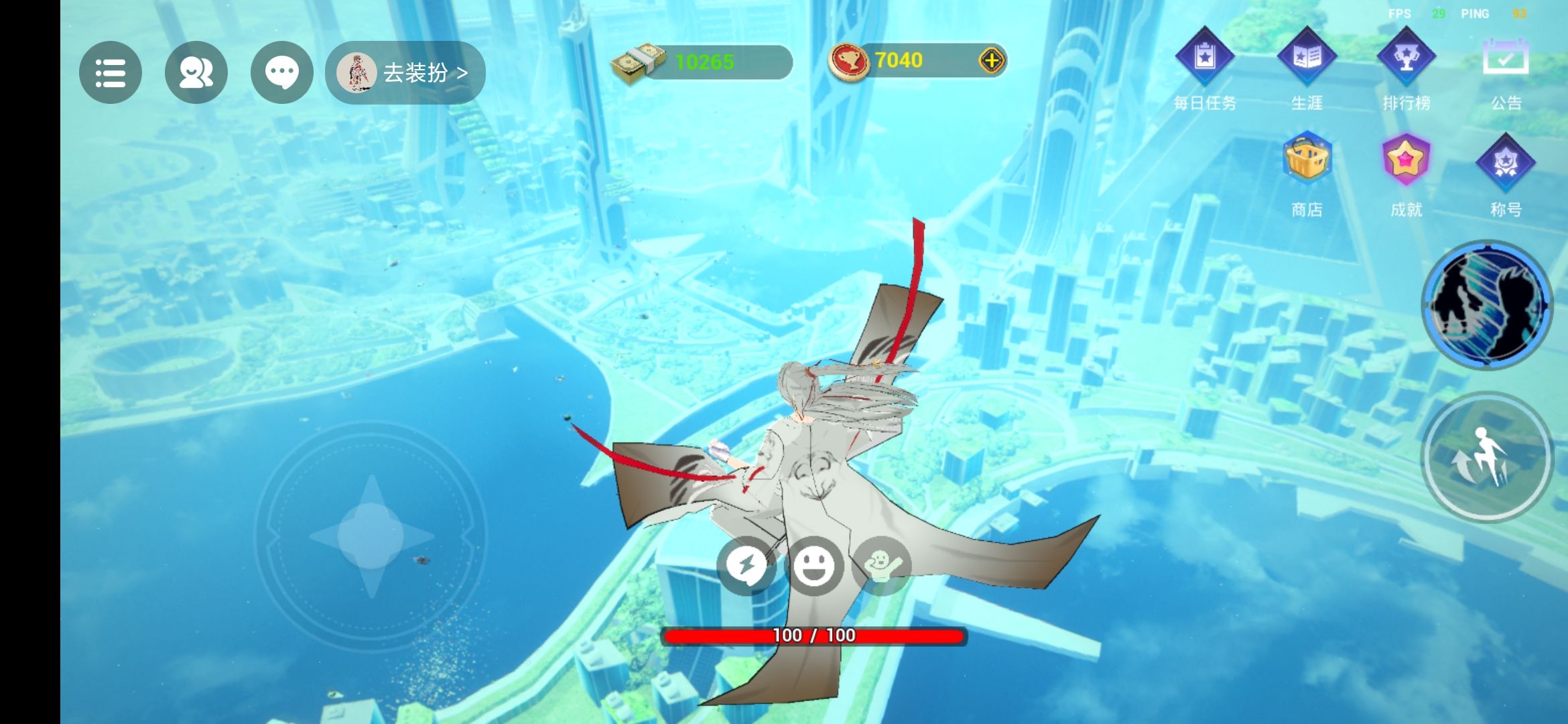Tap the virtual movement joystick
Image resolution: width=1568 pixels, height=724 pixels.
[371, 536]
